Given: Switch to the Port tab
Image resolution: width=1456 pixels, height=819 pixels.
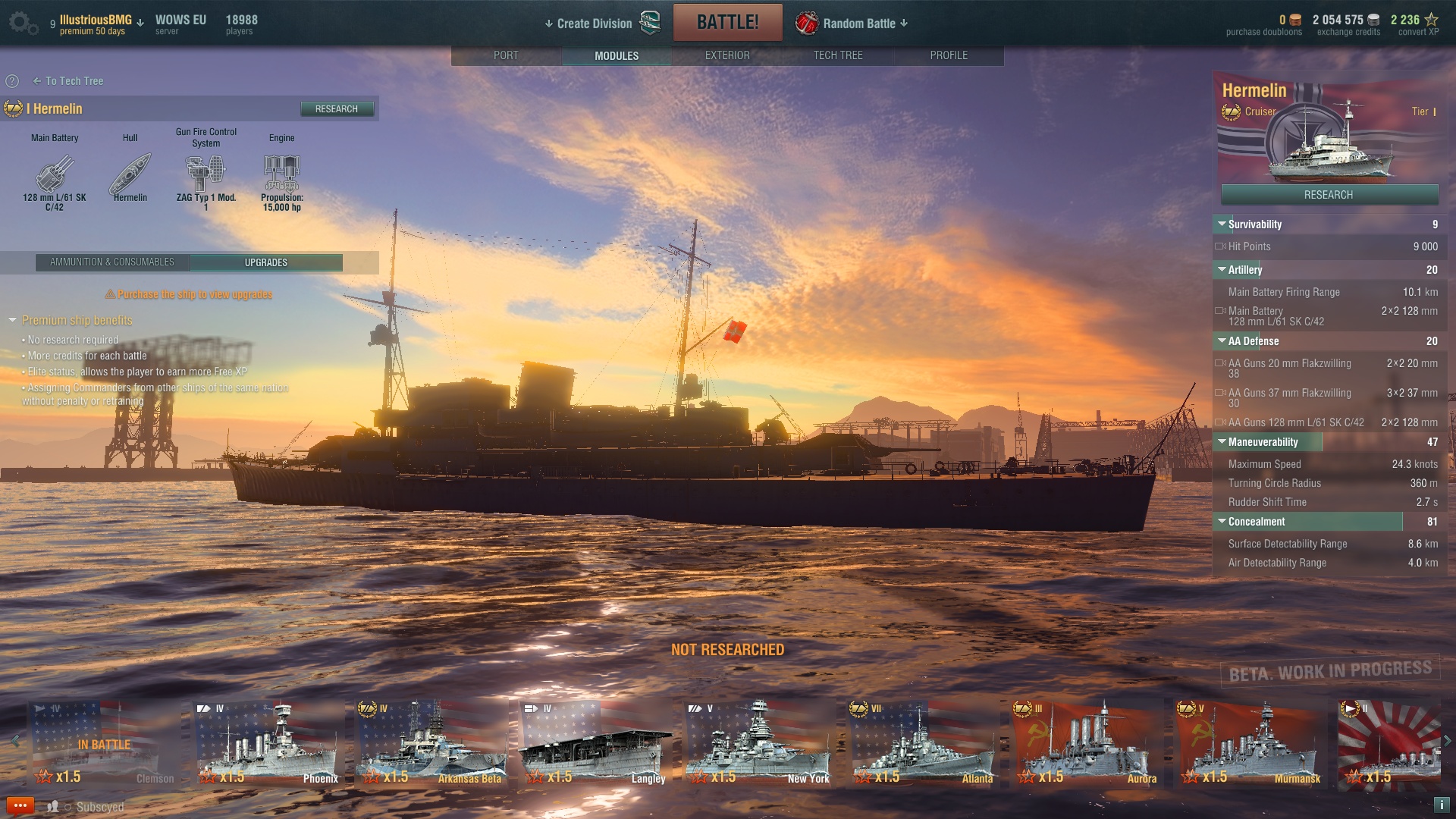Looking at the screenshot, I should 506,55.
